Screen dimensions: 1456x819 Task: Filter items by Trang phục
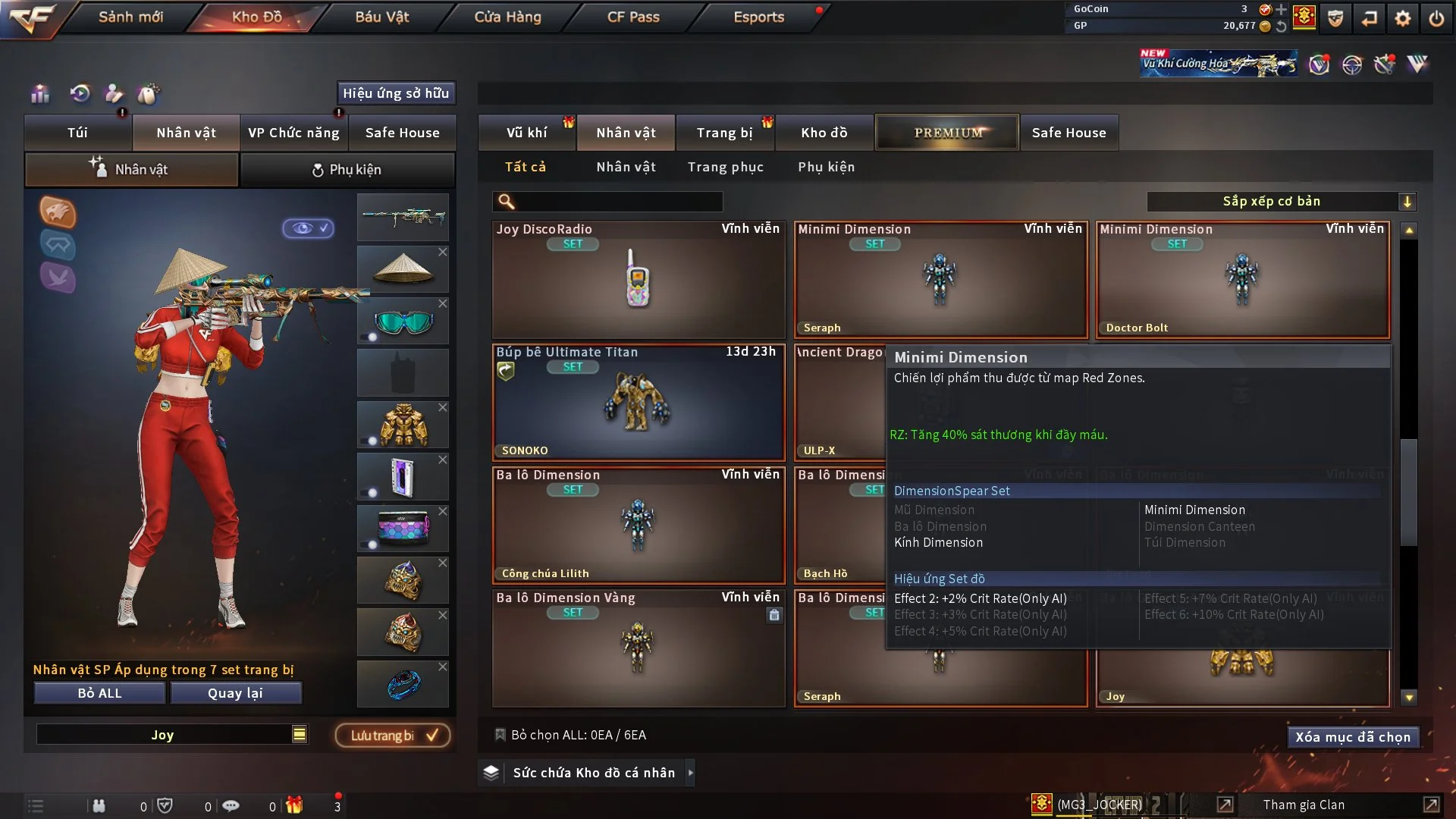(725, 167)
